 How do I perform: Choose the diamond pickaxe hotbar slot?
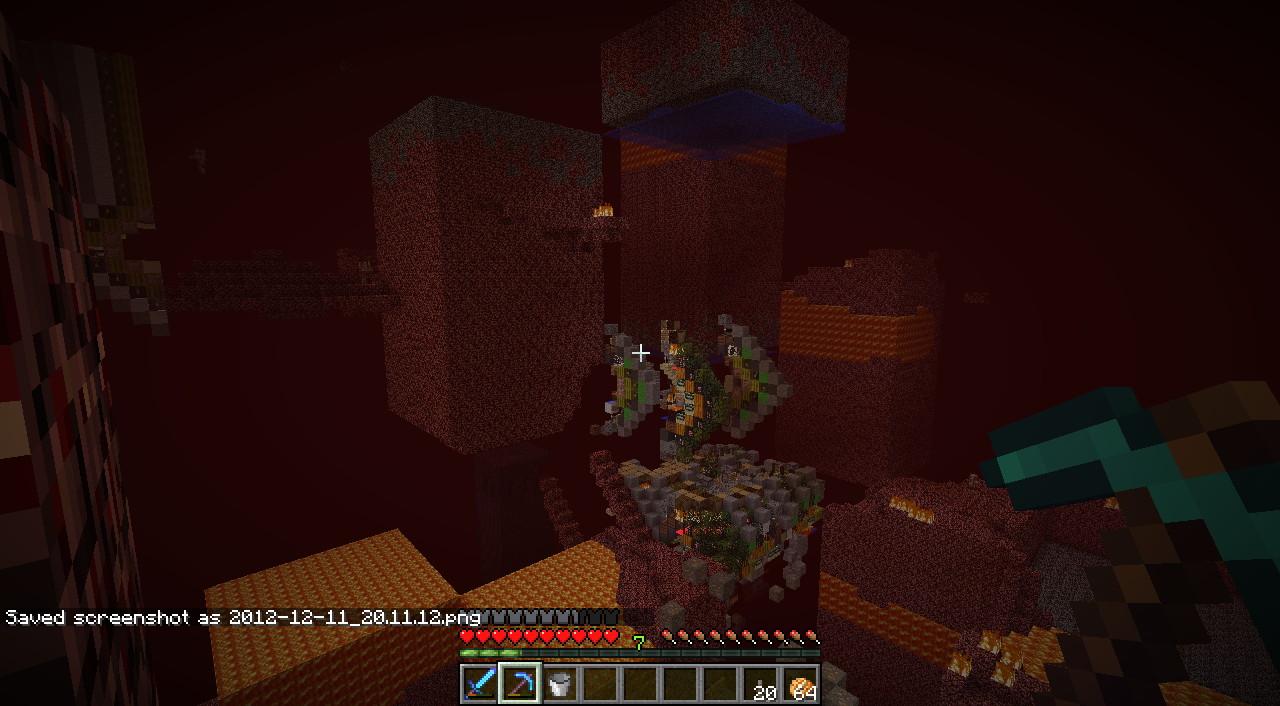[x=520, y=684]
